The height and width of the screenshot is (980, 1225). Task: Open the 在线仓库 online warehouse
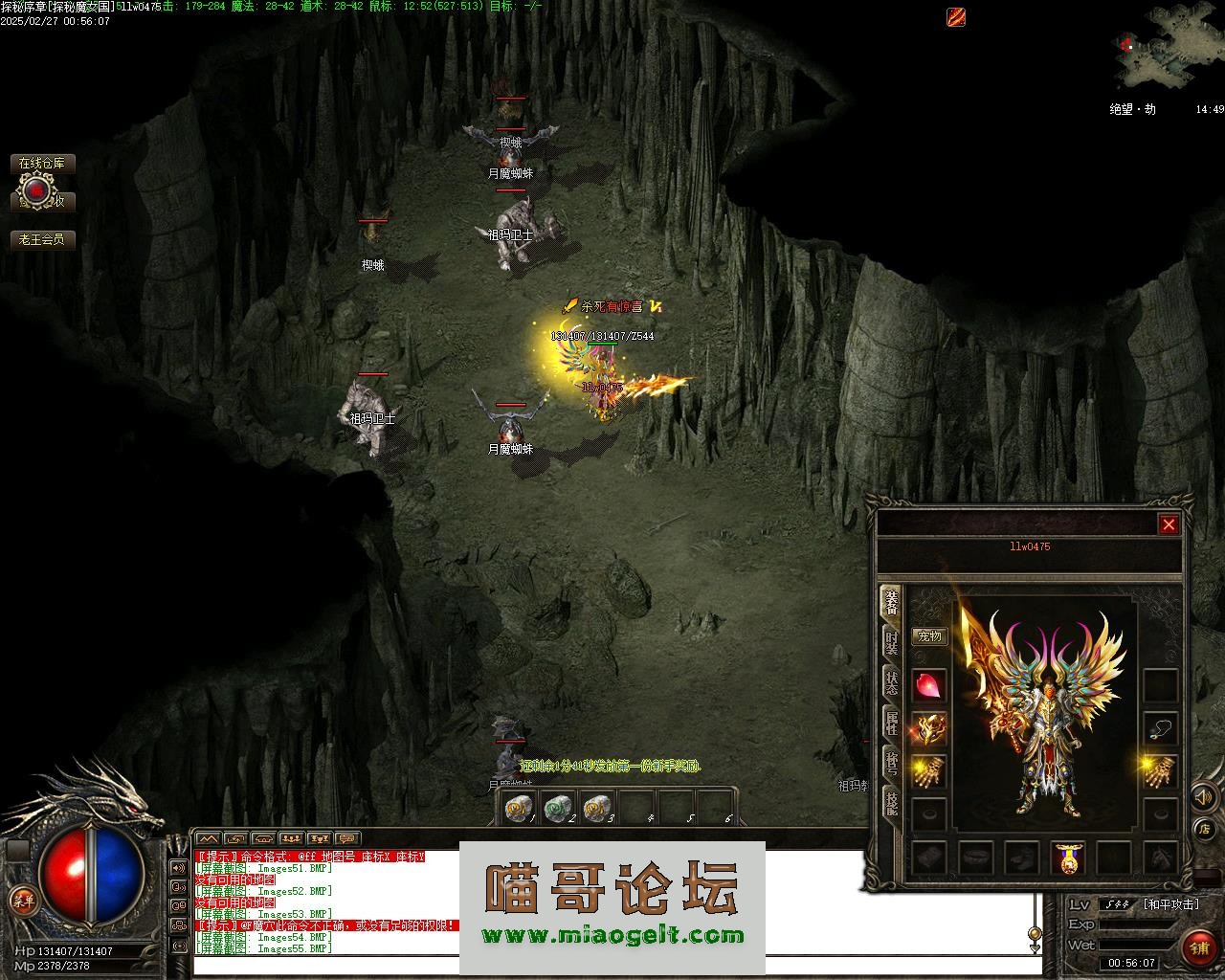point(43,164)
